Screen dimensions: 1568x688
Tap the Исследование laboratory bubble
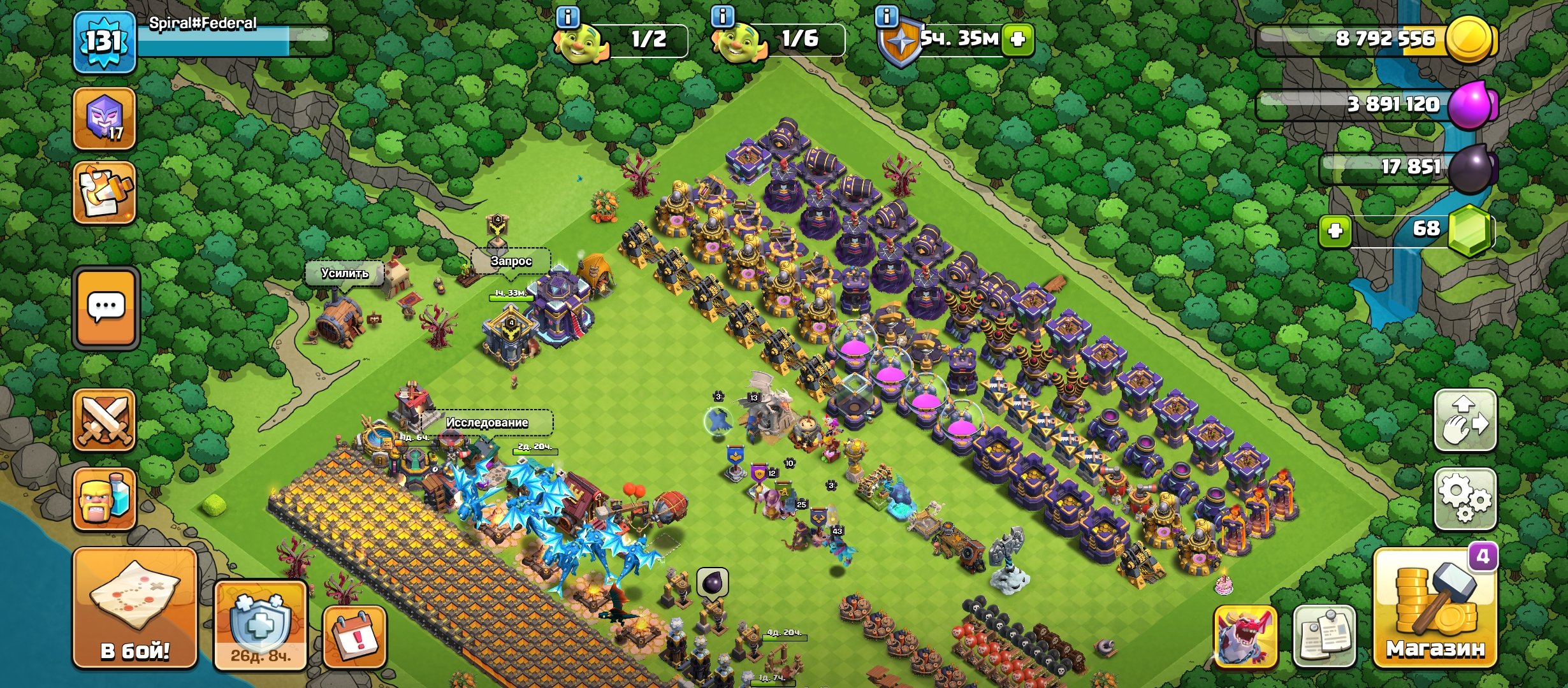pos(487,422)
